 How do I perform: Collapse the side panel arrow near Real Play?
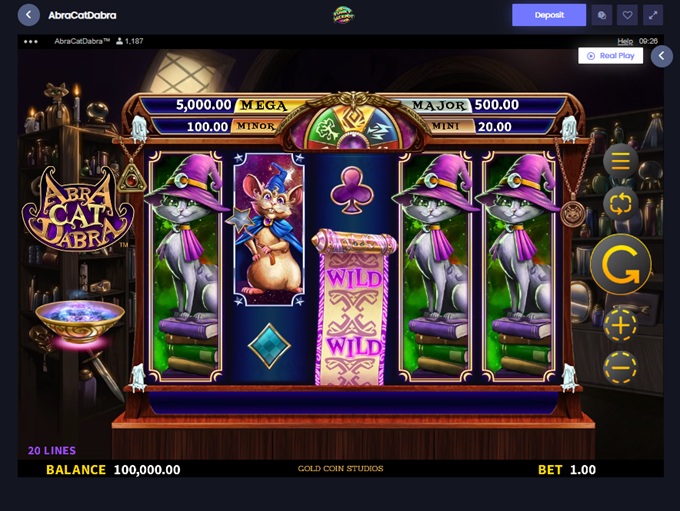661,56
